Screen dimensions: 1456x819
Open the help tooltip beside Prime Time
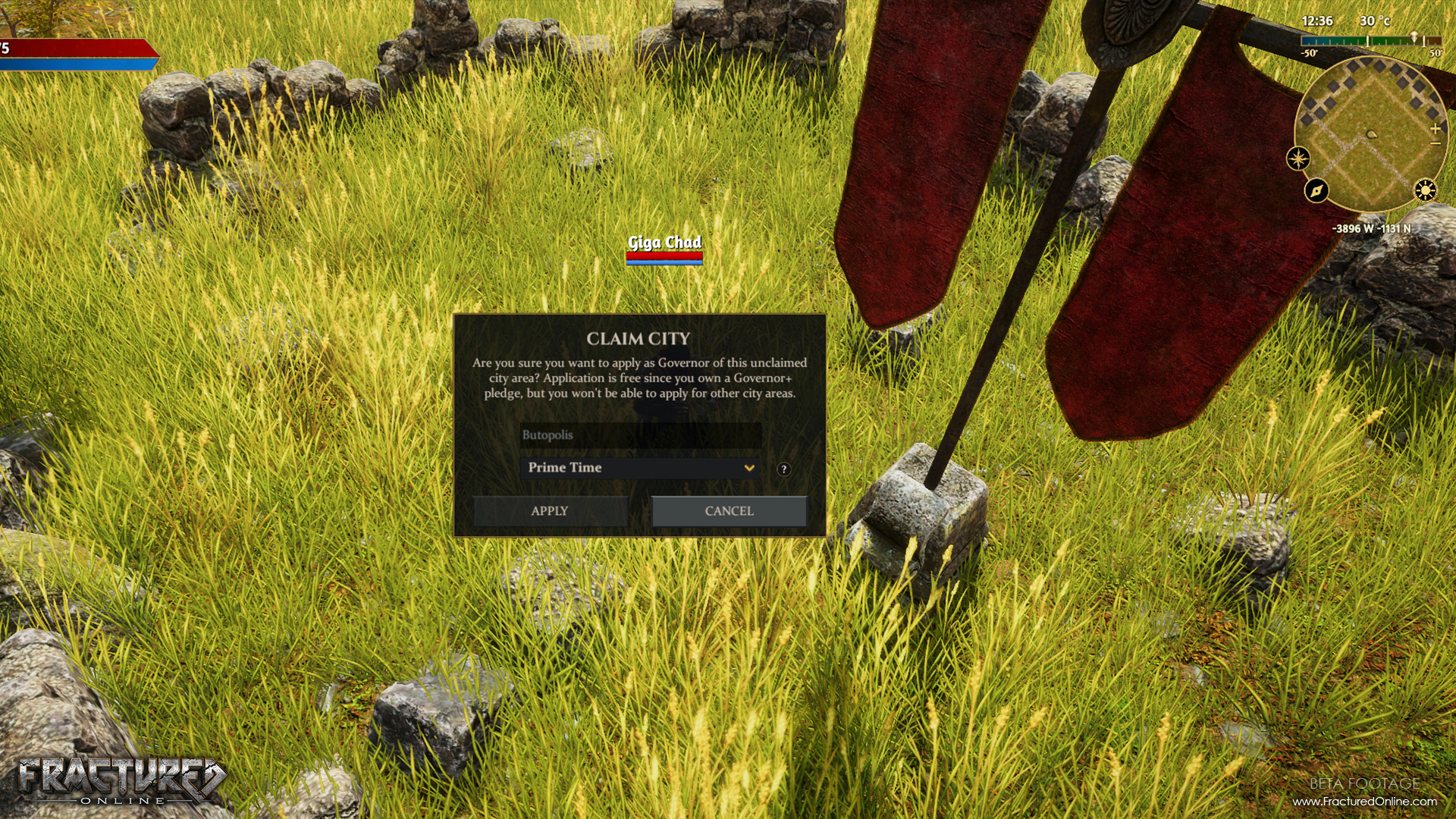click(784, 468)
